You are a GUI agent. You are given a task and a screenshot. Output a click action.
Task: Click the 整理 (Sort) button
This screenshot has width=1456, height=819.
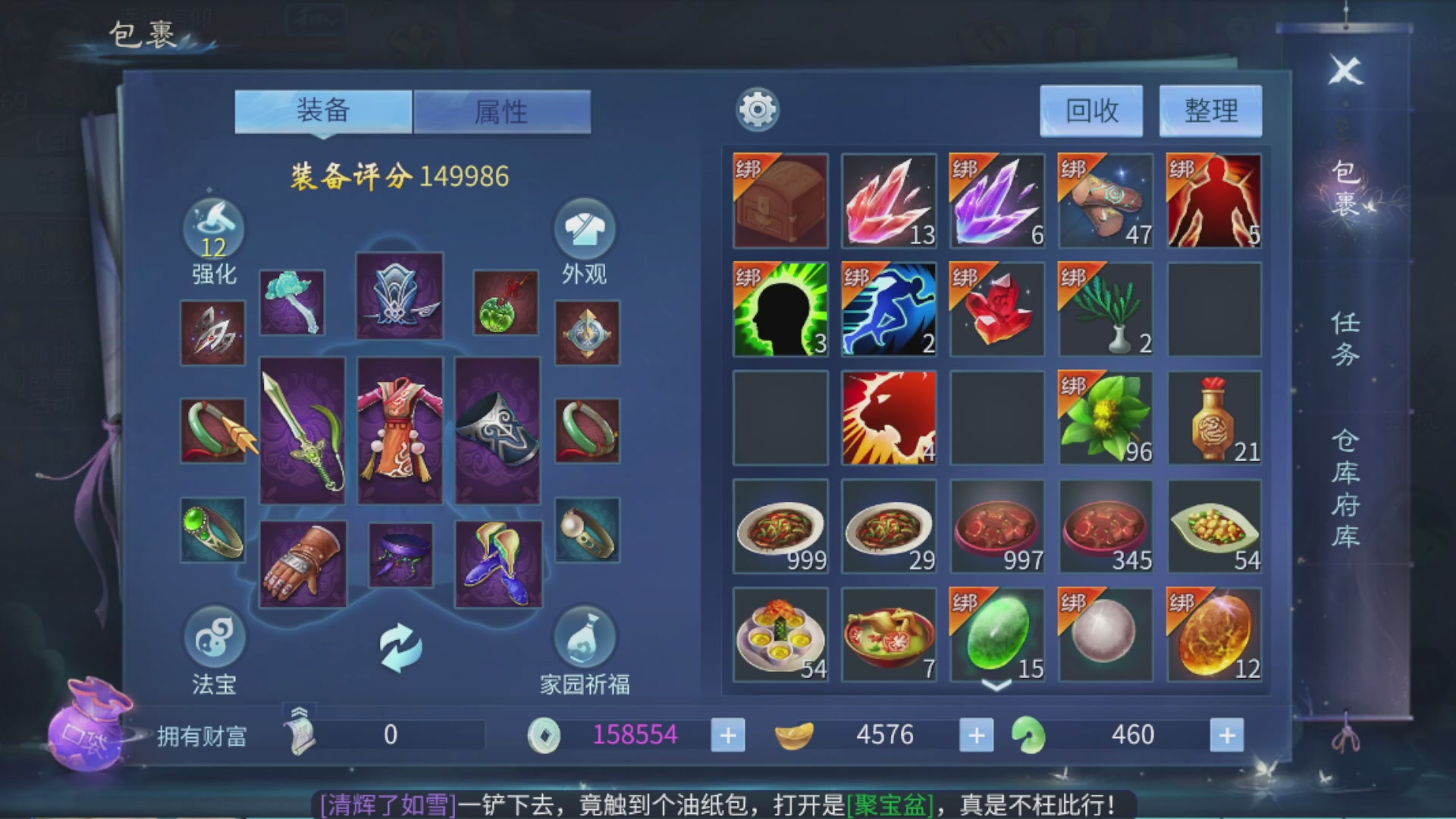[1210, 110]
